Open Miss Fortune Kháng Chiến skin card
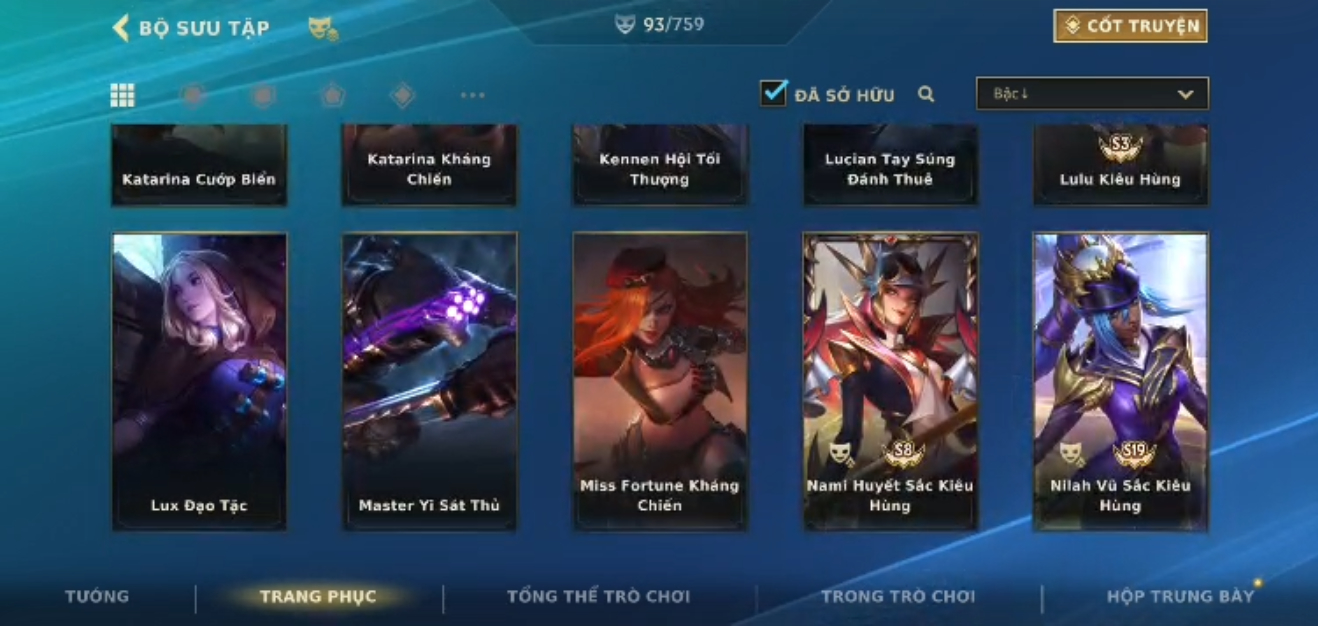The width and height of the screenshot is (1318, 626). tap(659, 380)
